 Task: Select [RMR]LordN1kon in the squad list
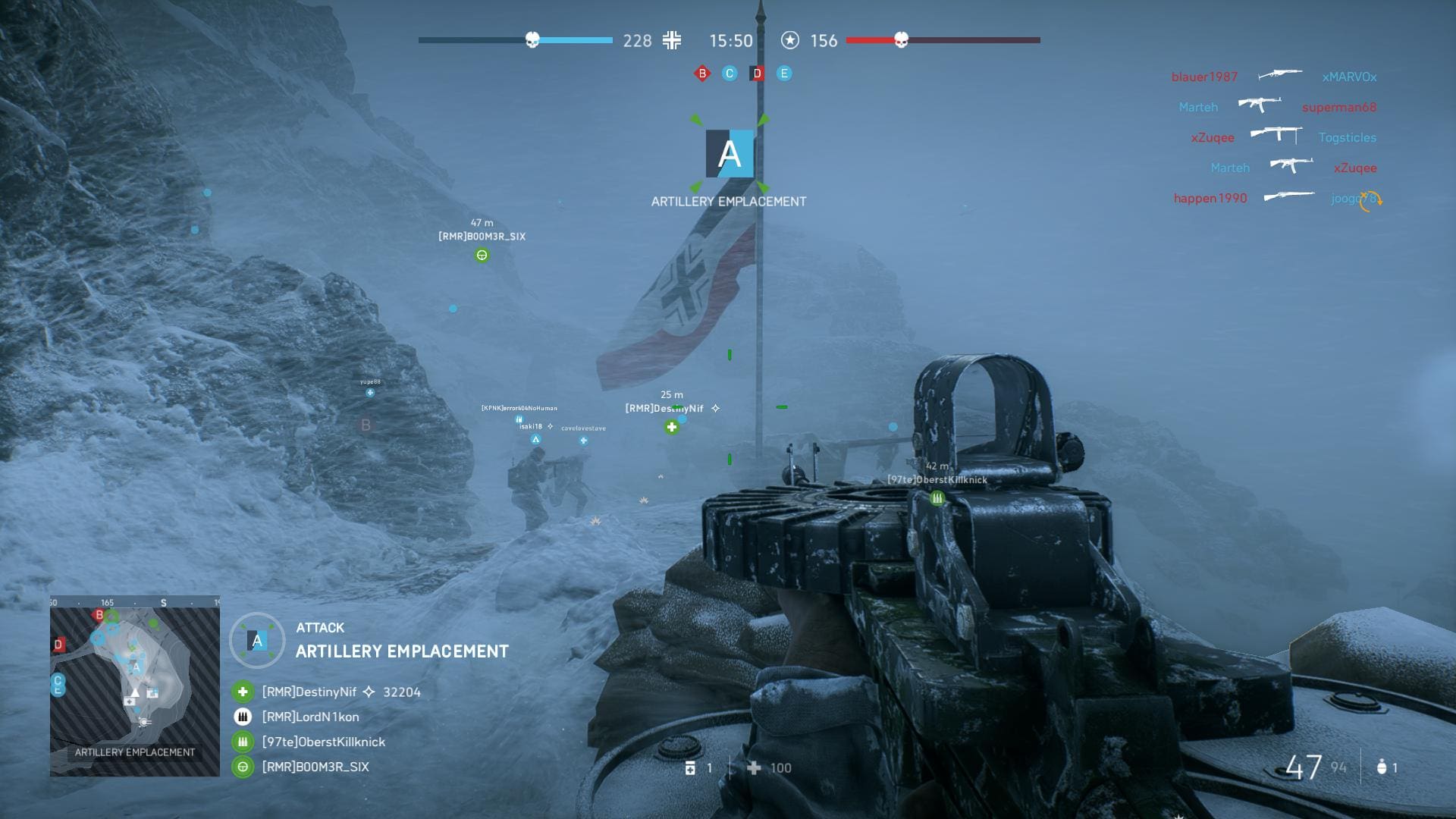310,717
